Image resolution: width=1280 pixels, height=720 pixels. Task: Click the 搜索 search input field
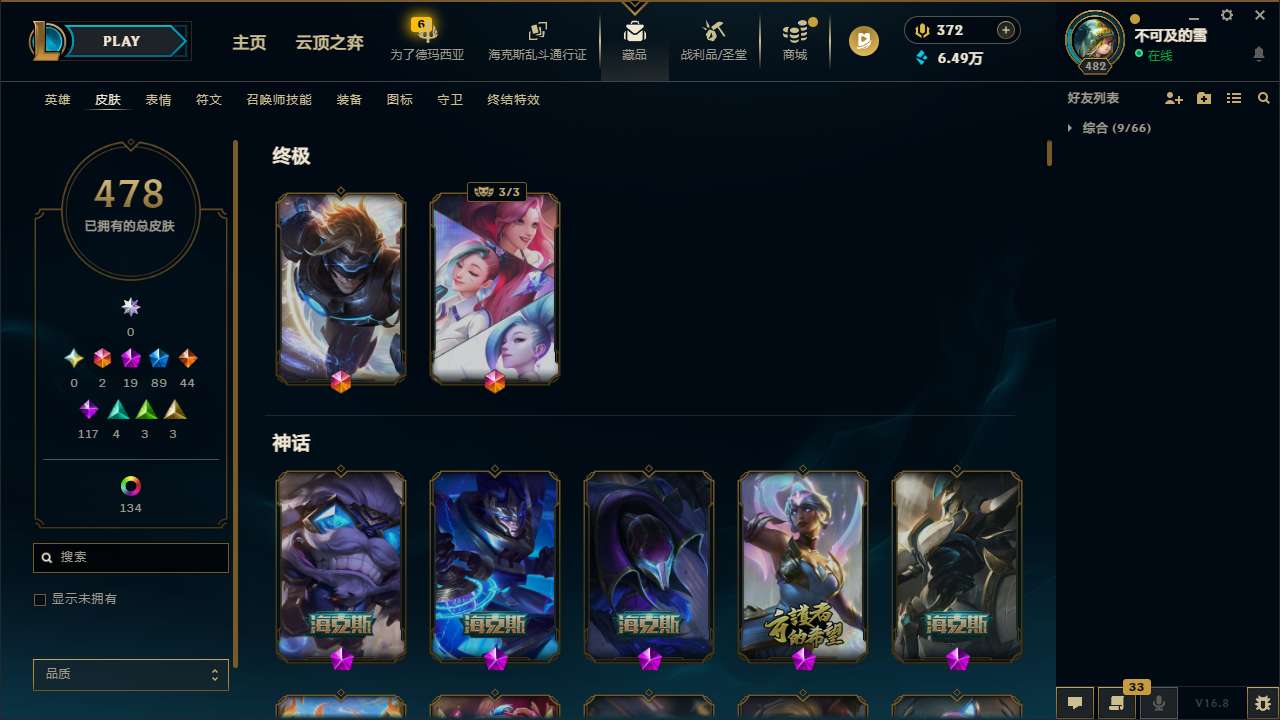point(130,557)
